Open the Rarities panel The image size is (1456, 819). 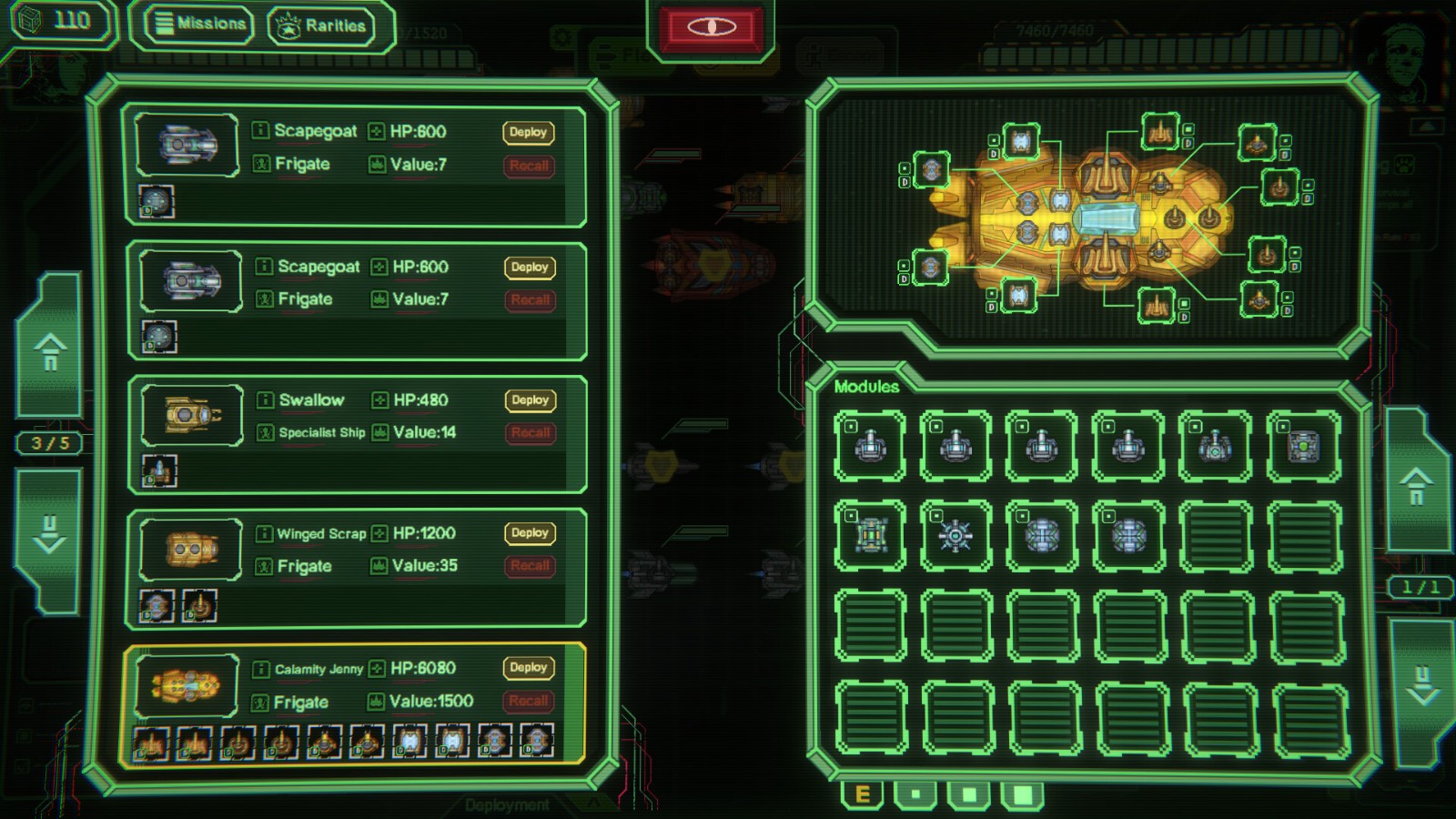pyautogui.click(x=323, y=25)
